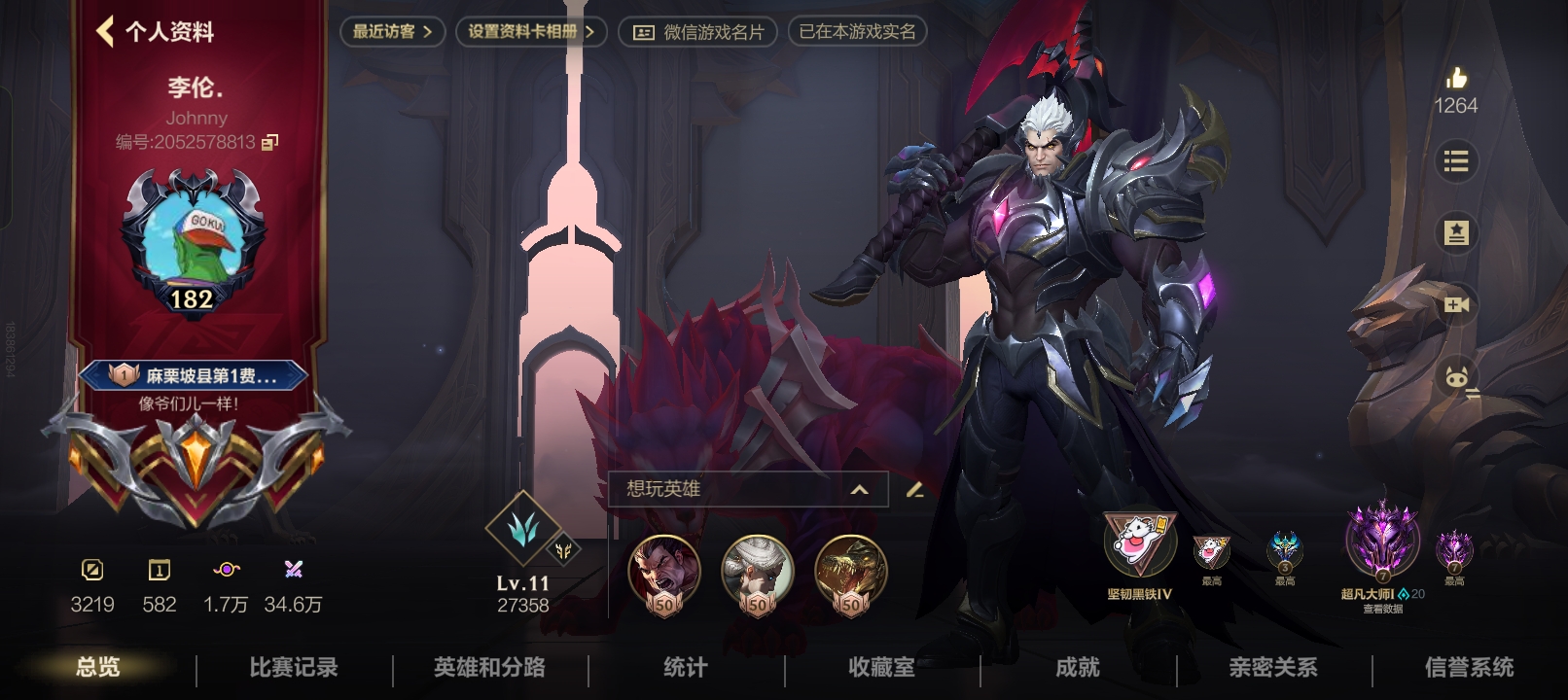Open the 微信游戏名片 card
1568x700 pixels.
(698, 32)
